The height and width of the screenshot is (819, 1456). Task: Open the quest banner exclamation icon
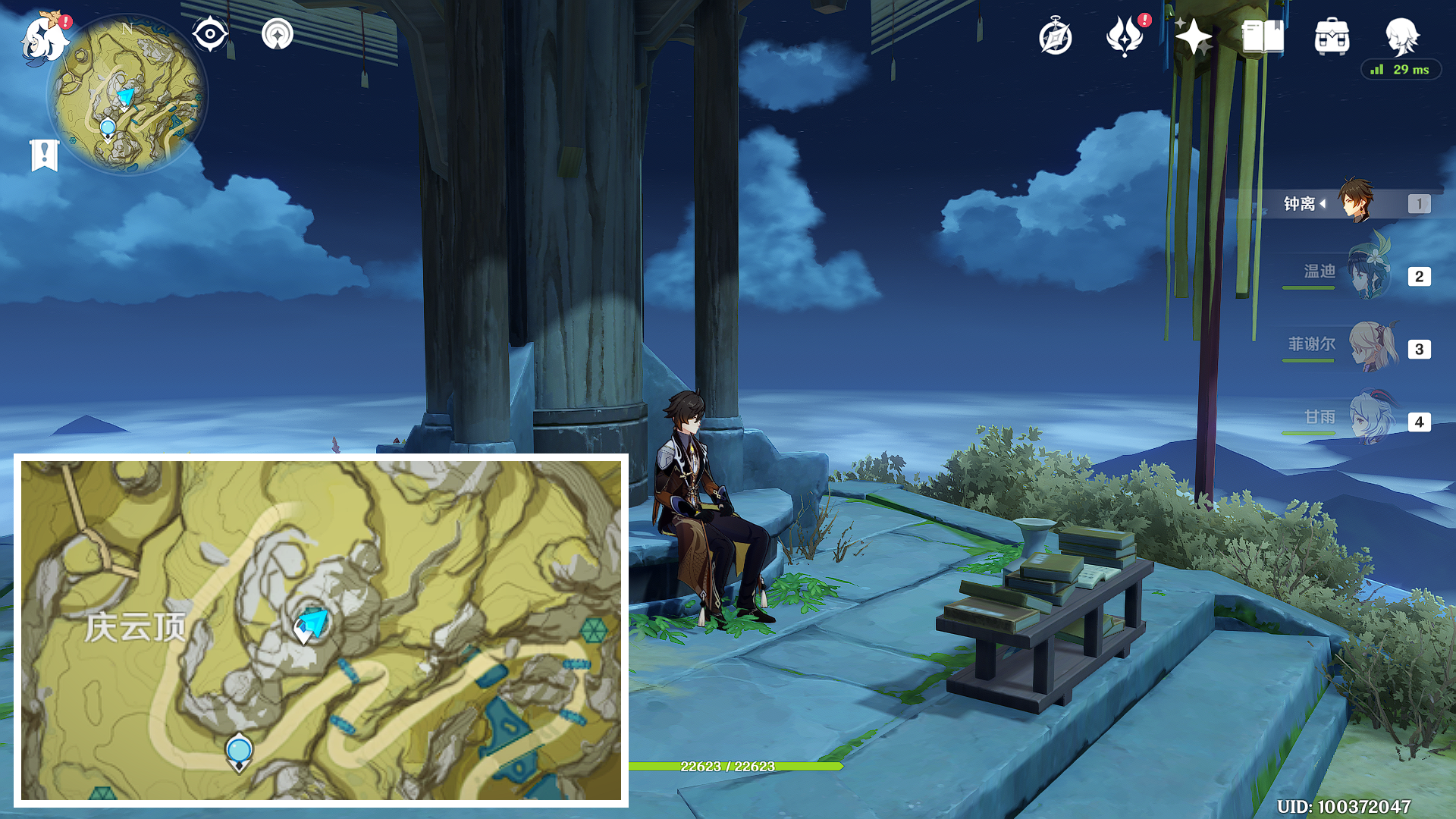[x=45, y=155]
